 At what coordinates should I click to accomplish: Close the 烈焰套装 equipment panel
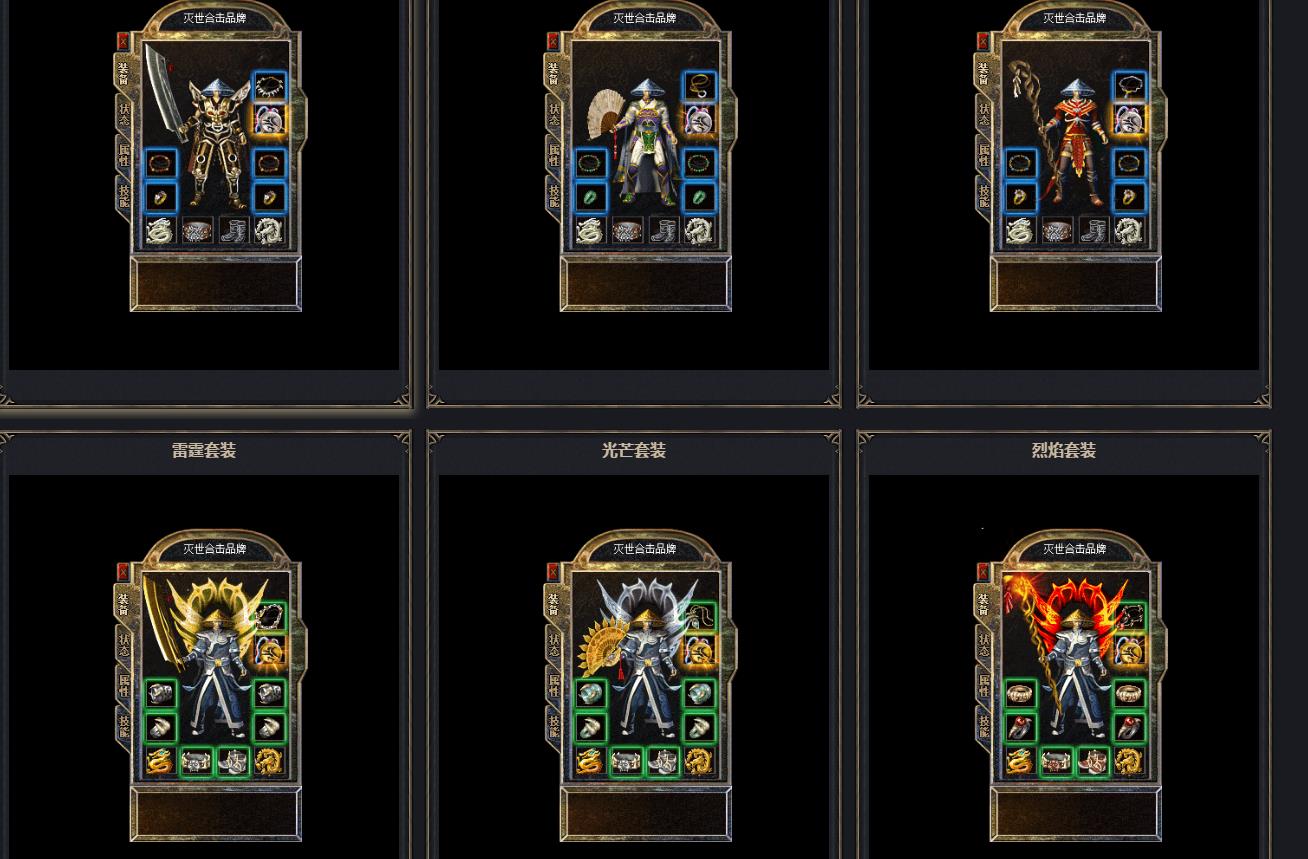(x=983, y=571)
